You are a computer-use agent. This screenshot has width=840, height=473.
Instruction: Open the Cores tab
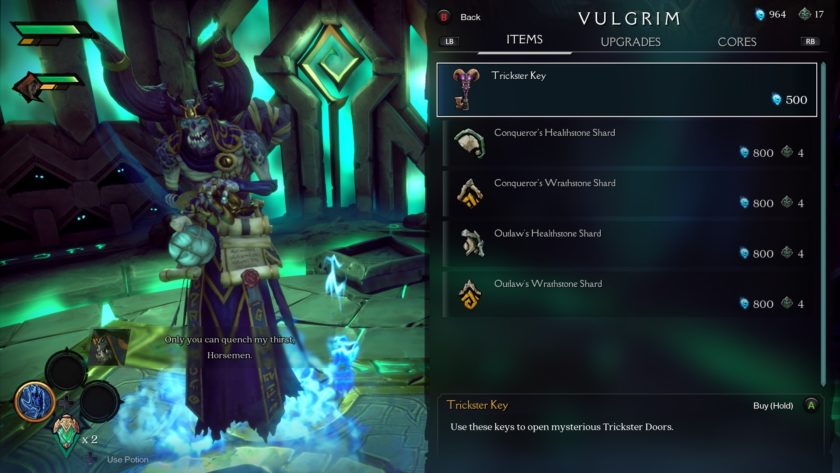coord(737,42)
